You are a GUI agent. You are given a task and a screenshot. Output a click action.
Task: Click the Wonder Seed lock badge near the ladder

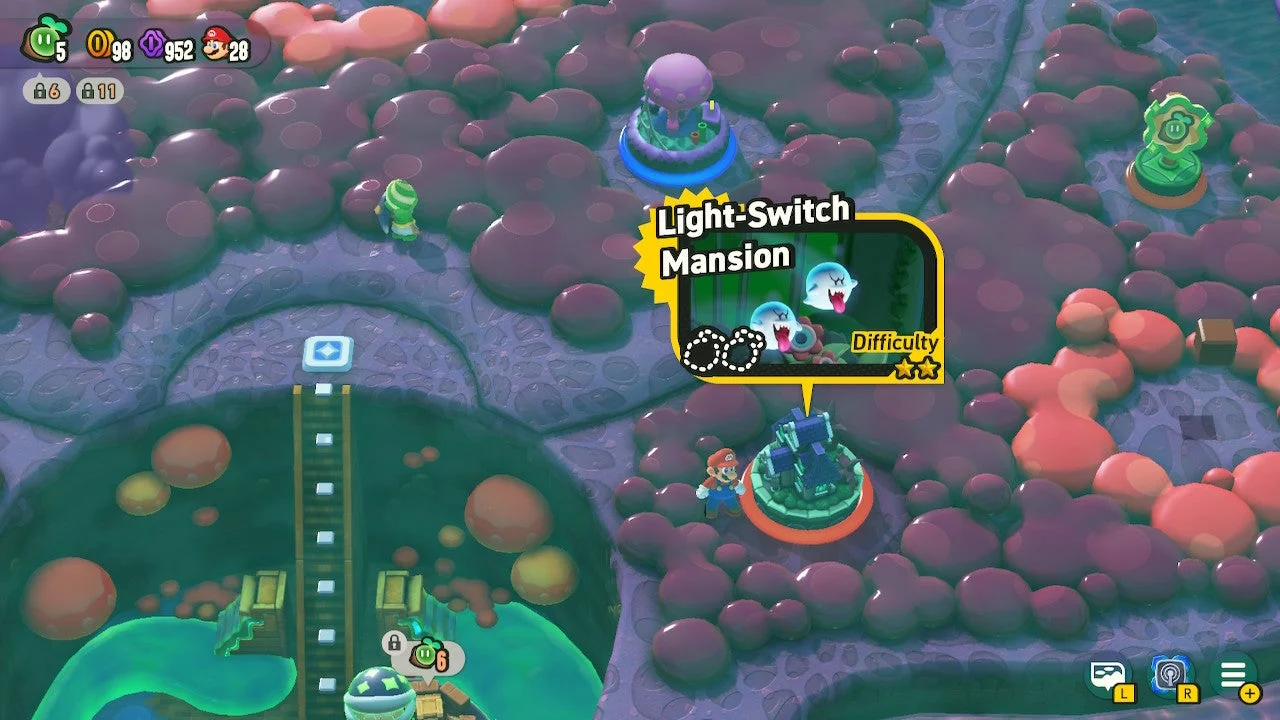click(412, 648)
